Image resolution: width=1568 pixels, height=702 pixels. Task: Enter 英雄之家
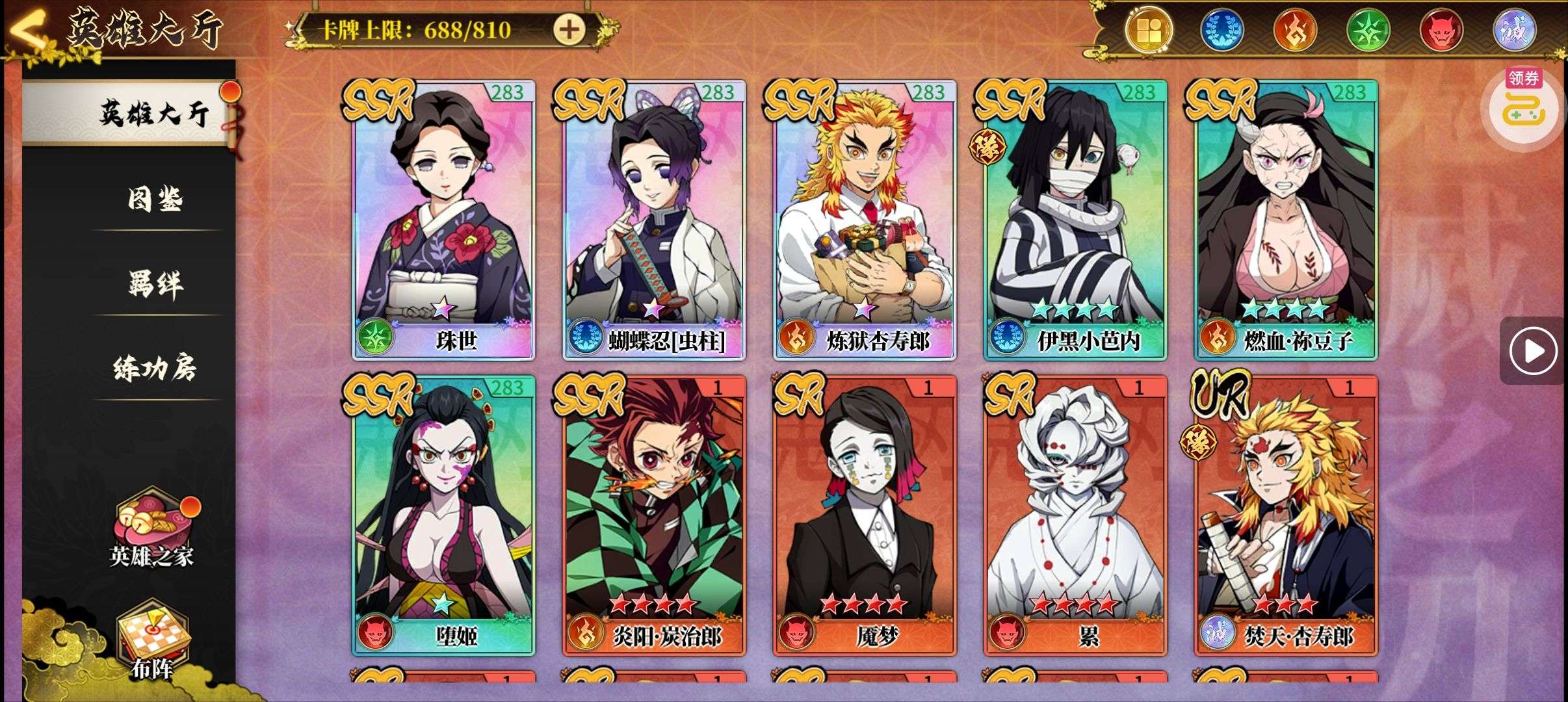(x=152, y=532)
